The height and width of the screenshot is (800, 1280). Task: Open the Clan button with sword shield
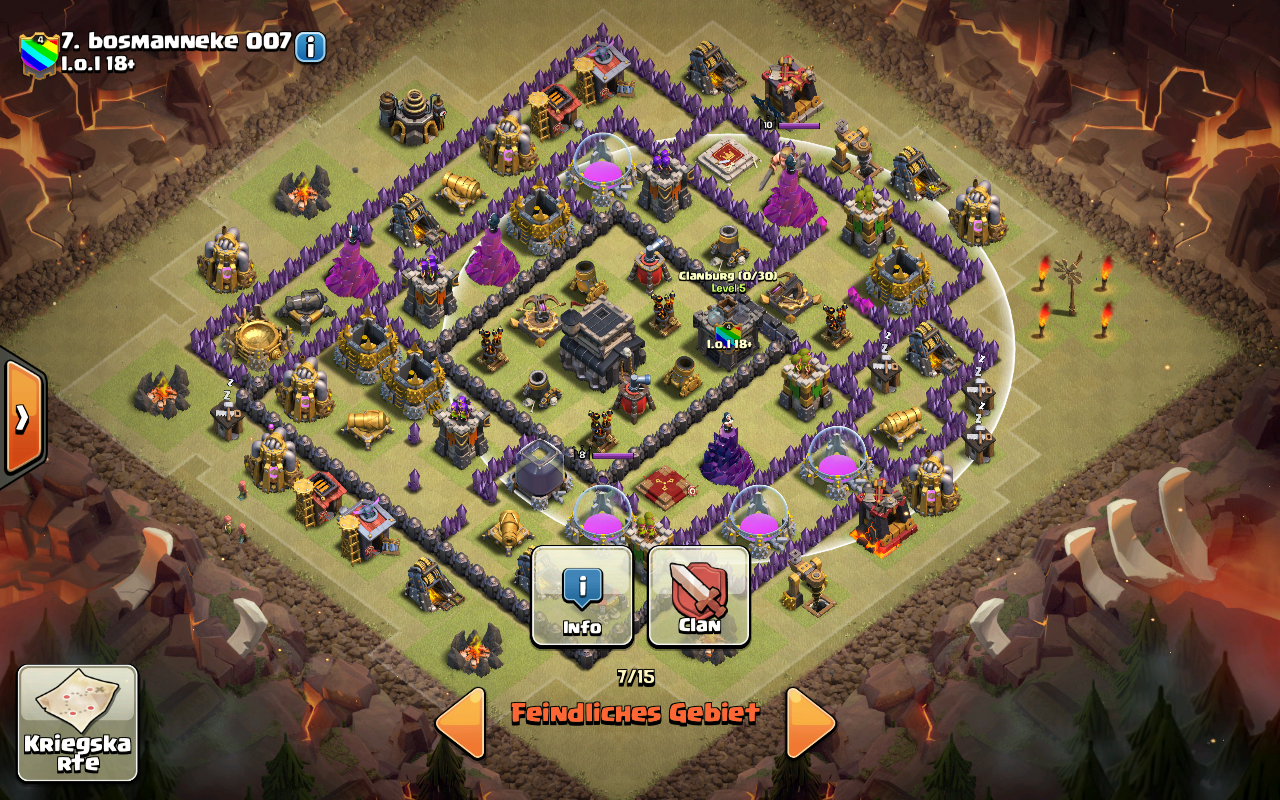[x=699, y=596]
